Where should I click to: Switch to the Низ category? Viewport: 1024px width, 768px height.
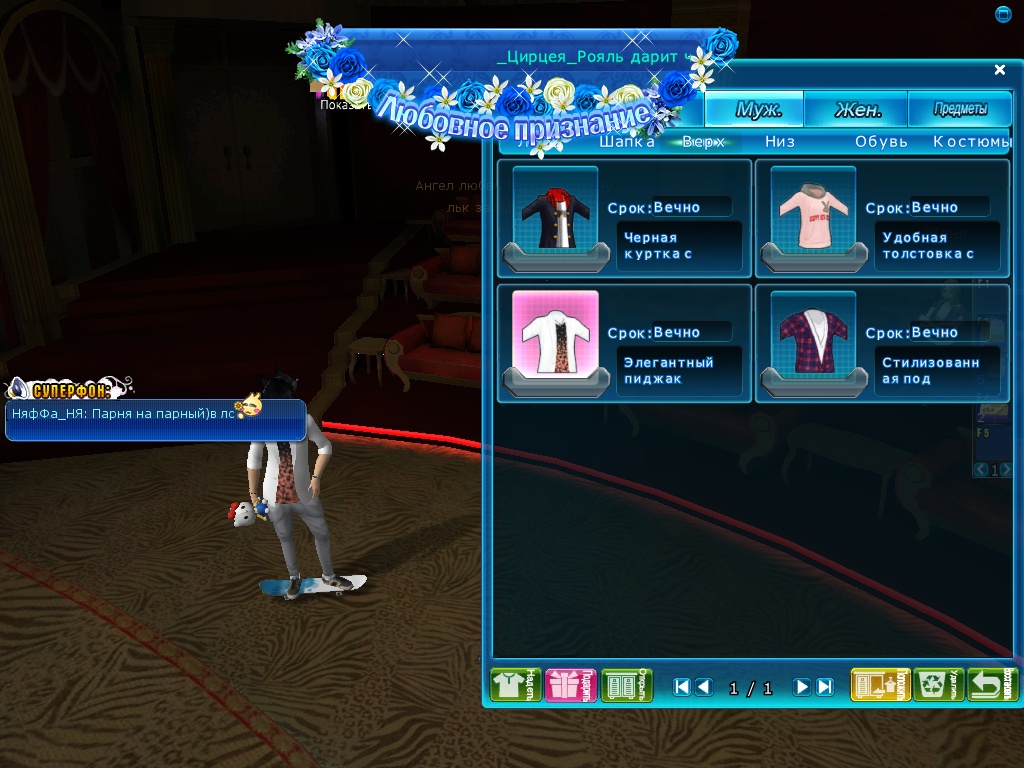[x=780, y=142]
